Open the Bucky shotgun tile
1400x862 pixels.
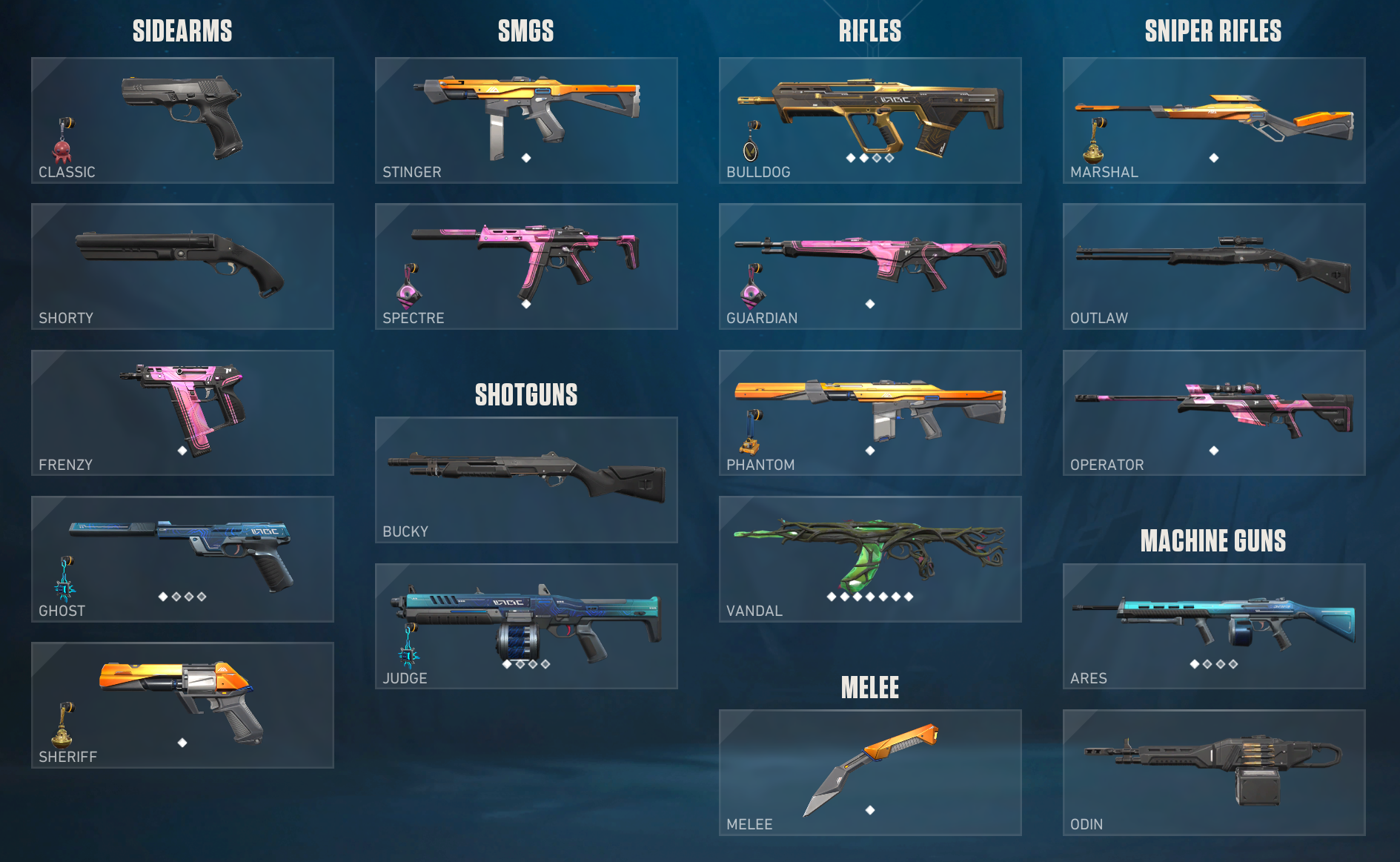coord(526,480)
